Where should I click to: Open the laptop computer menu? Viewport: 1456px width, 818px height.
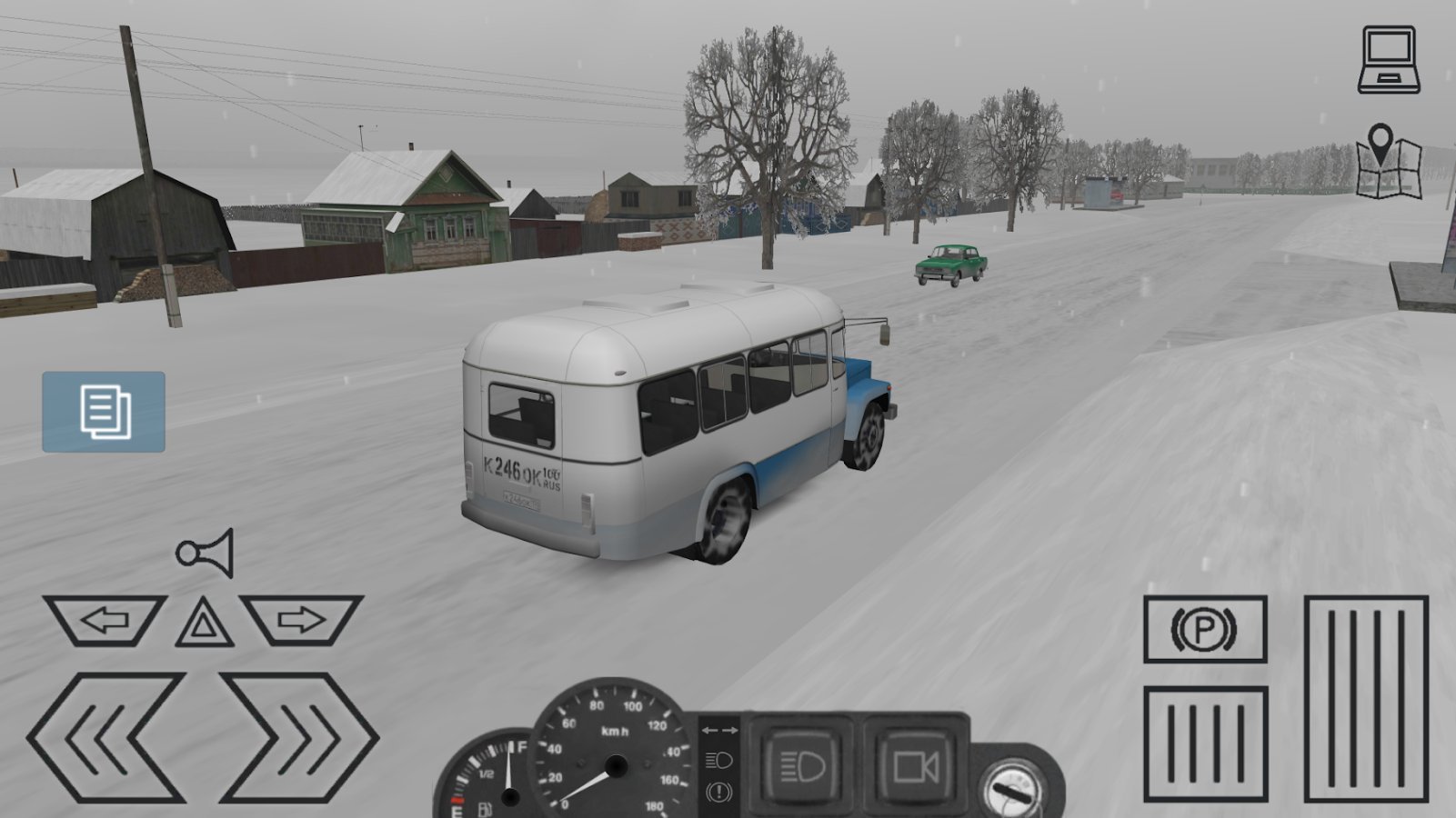1389,59
